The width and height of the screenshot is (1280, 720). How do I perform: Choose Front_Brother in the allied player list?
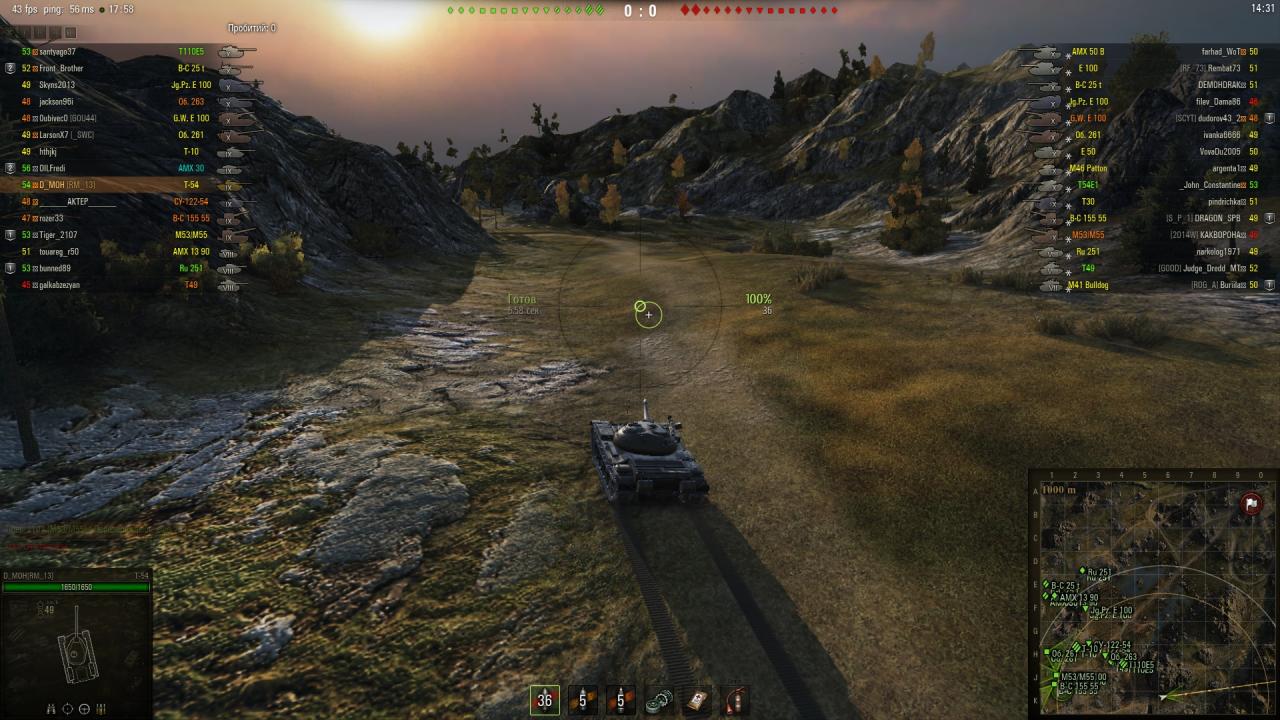tap(130, 68)
